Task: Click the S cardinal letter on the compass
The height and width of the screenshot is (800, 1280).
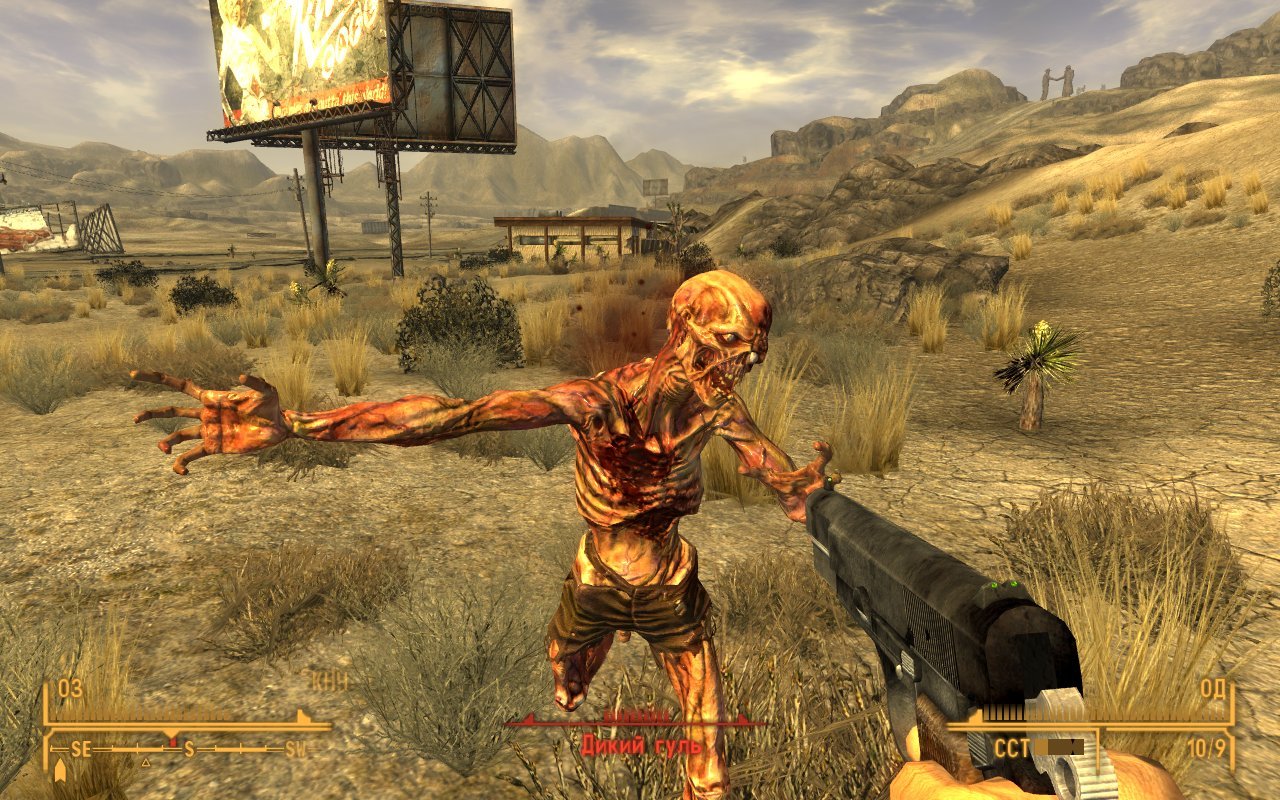Action: point(190,749)
